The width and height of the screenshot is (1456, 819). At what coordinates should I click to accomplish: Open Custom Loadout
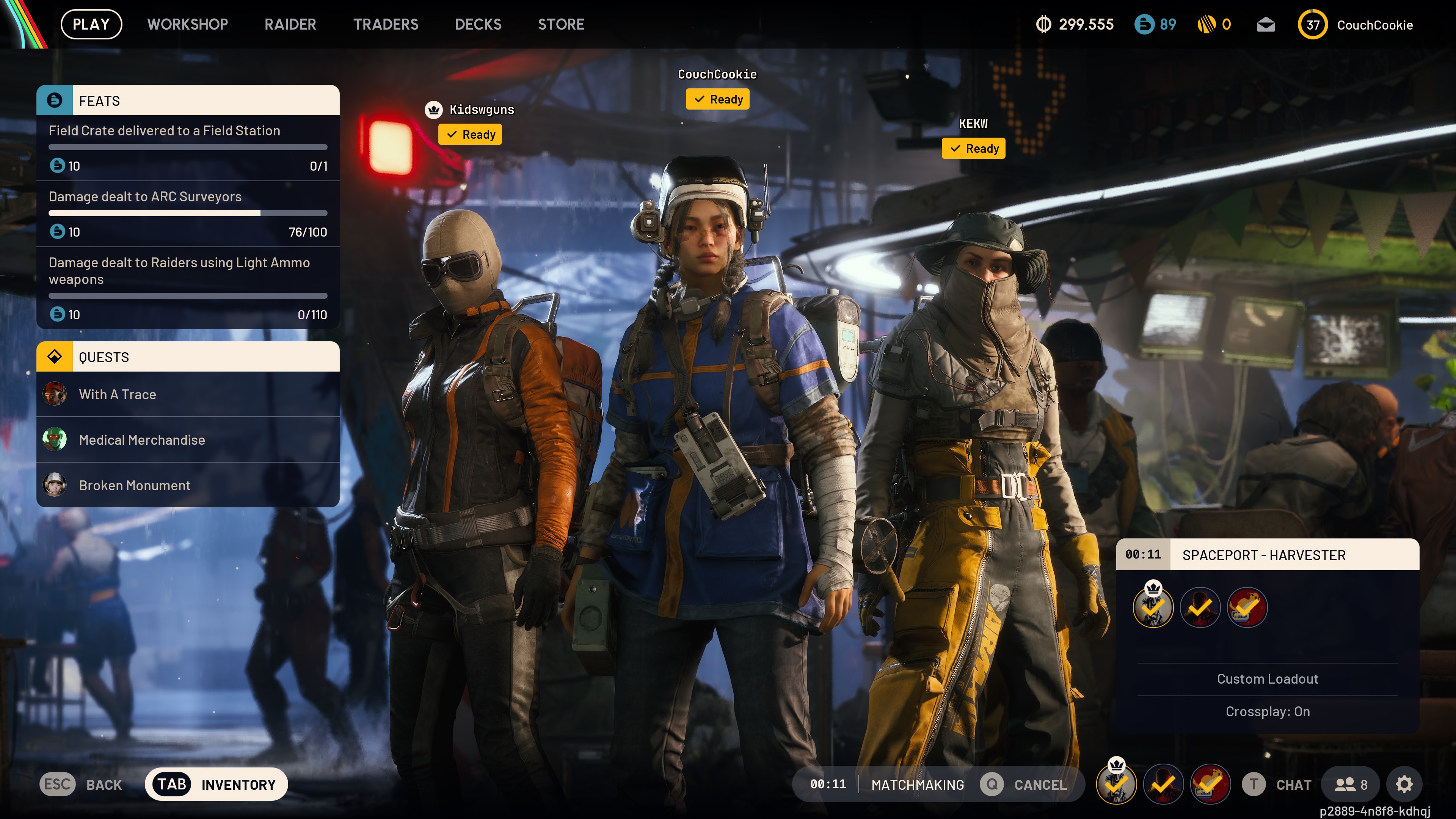(1268, 678)
